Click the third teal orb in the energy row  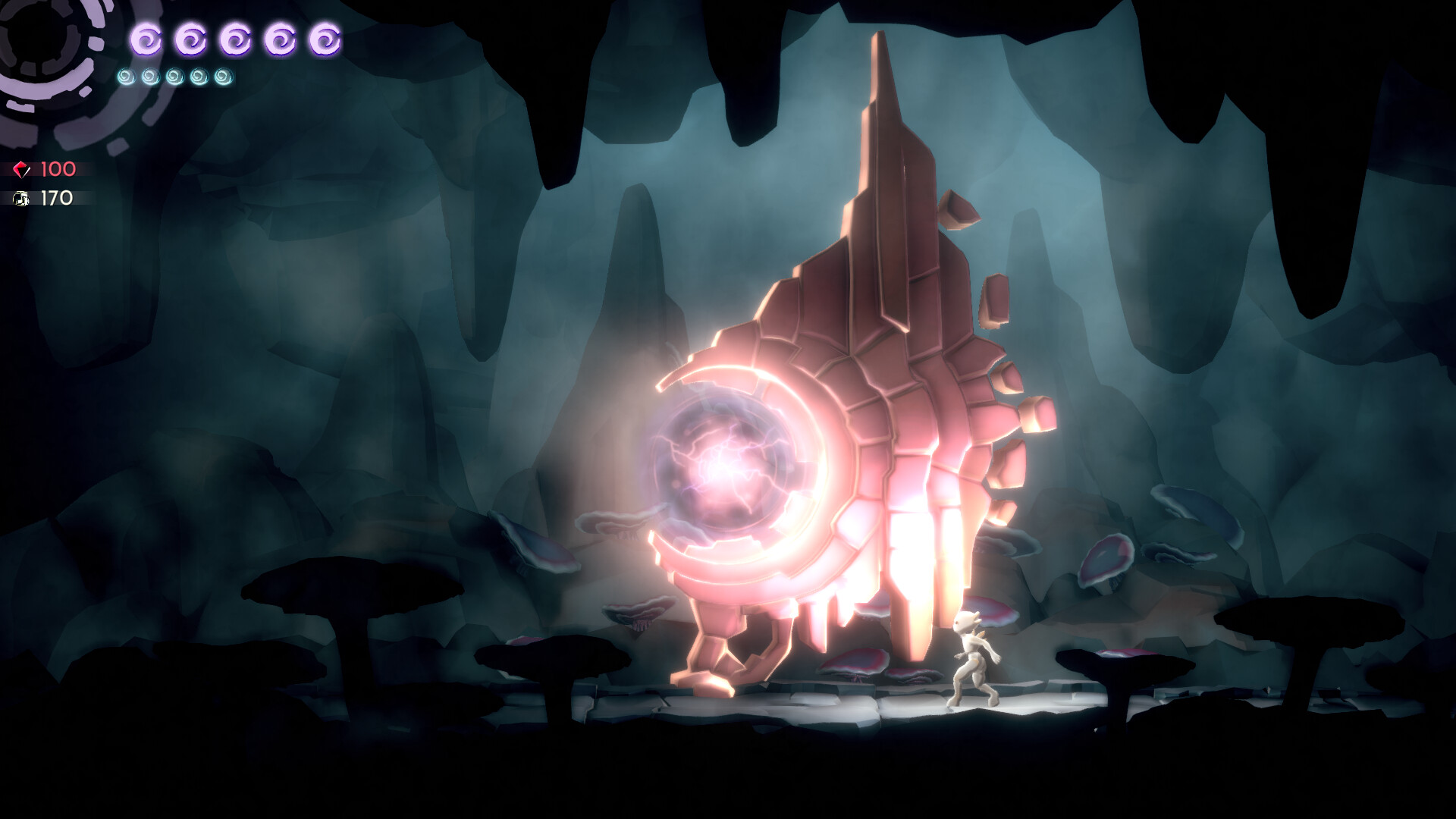175,77
